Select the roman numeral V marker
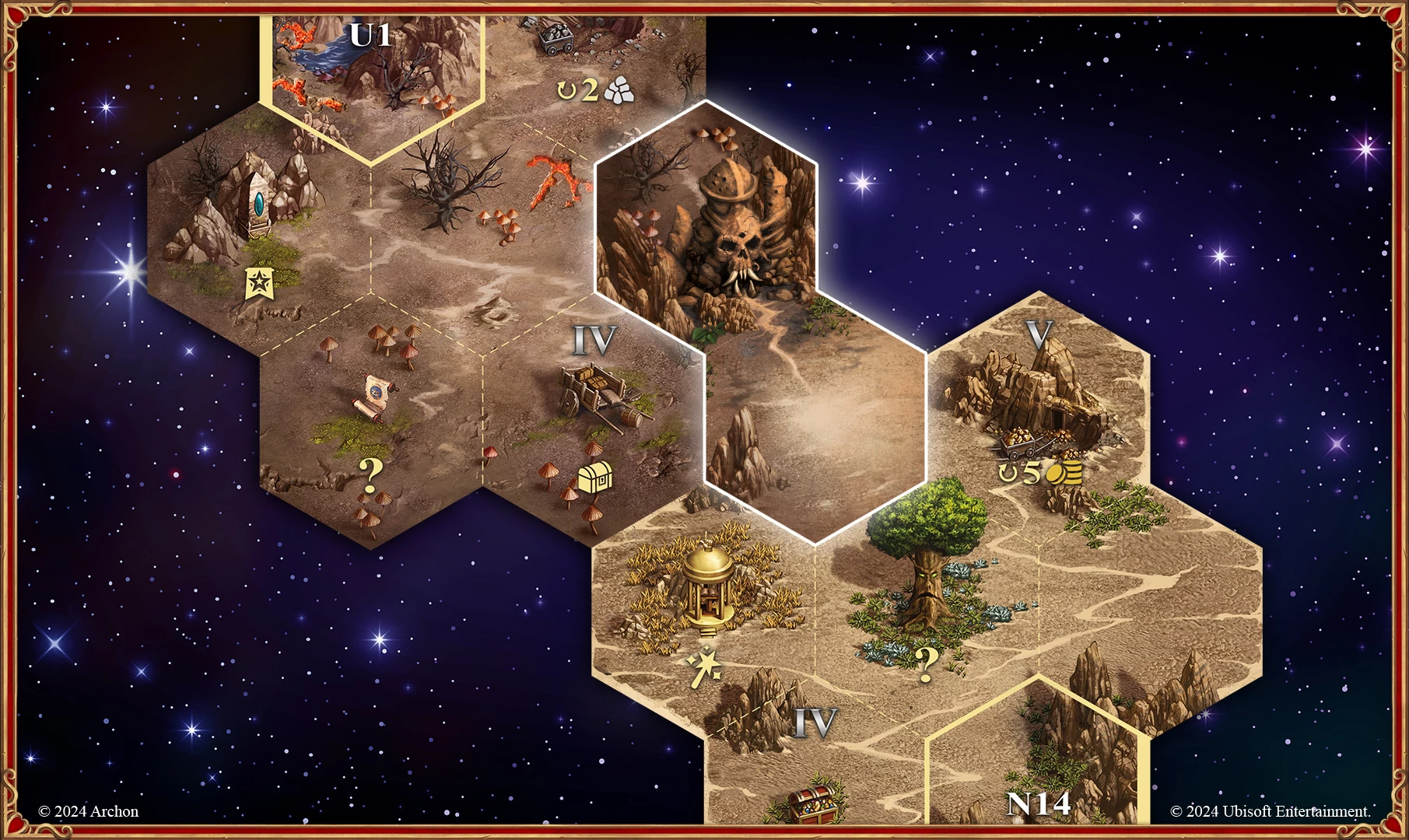Image resolution: width=1409 pixels, height=840 pixels. 1039,334
